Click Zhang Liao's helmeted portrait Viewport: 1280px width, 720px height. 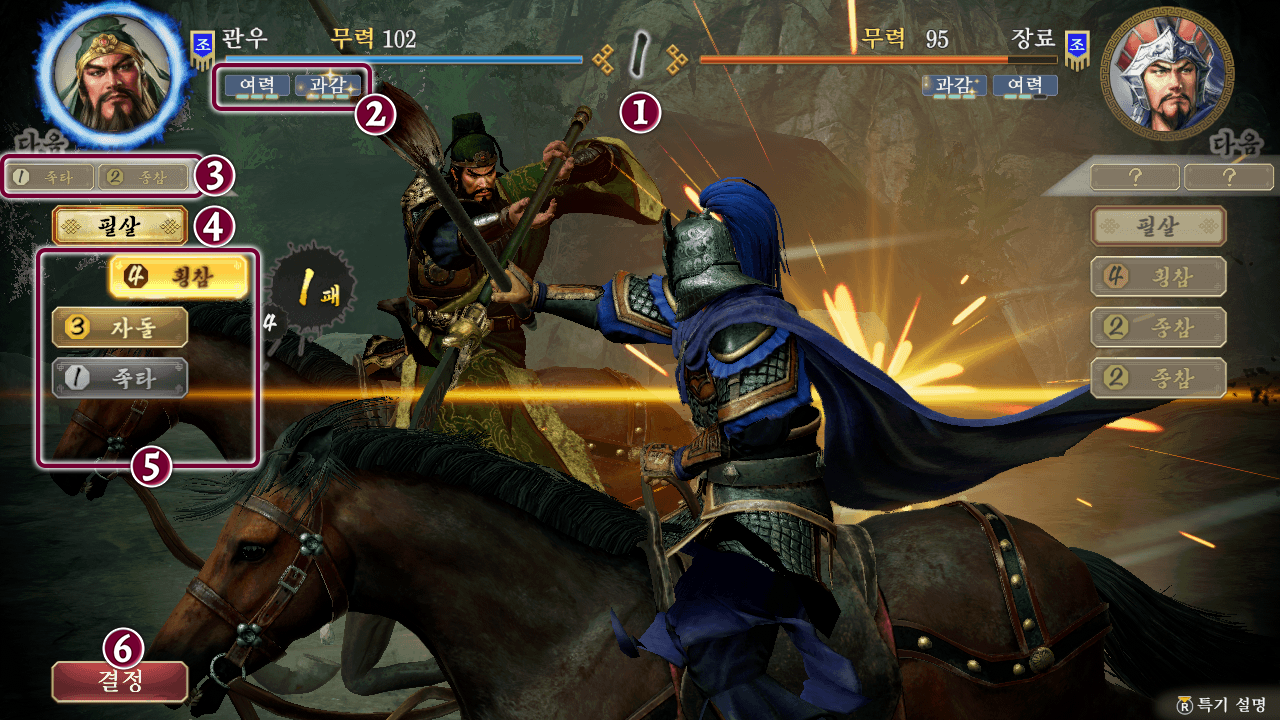tap(1163, 73)
